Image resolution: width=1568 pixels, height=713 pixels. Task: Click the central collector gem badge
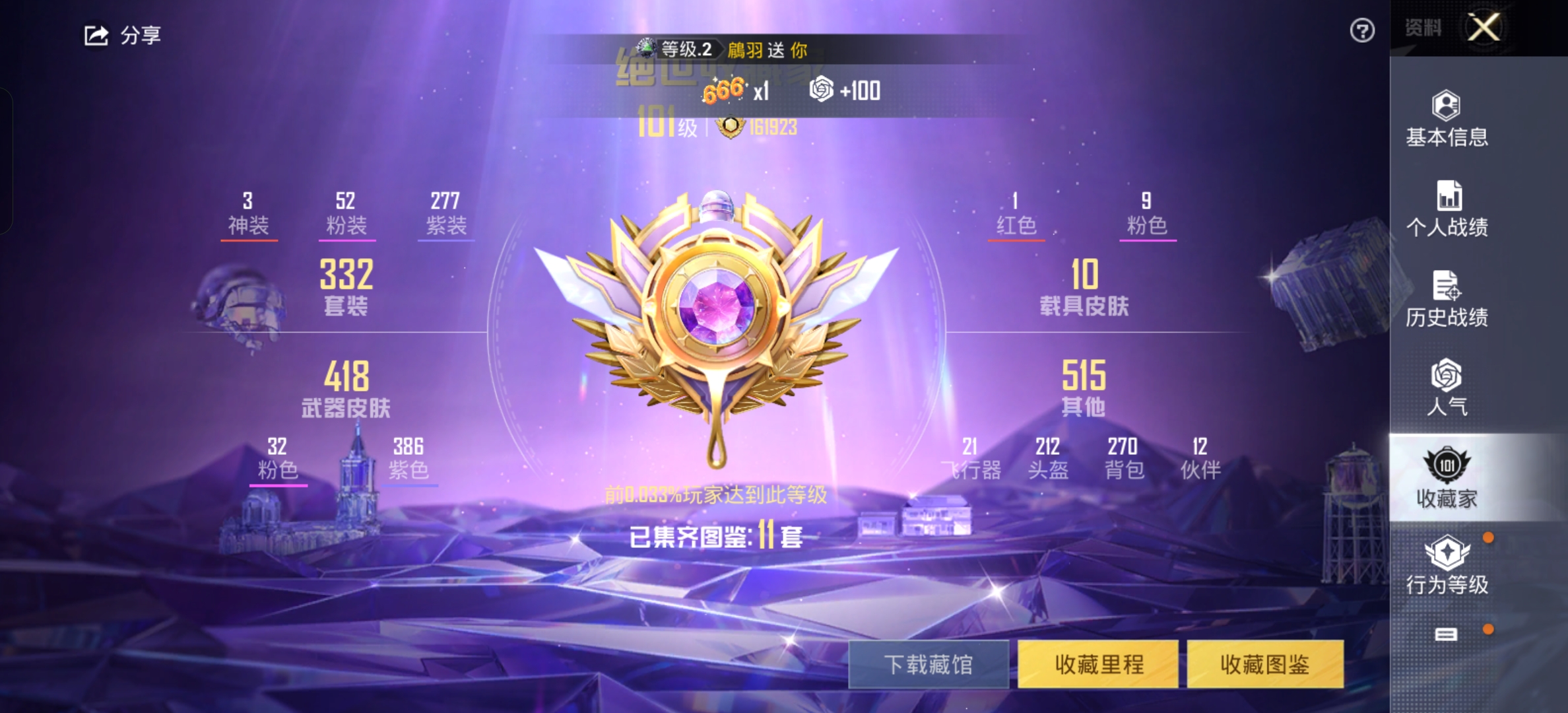coord(717,309)
